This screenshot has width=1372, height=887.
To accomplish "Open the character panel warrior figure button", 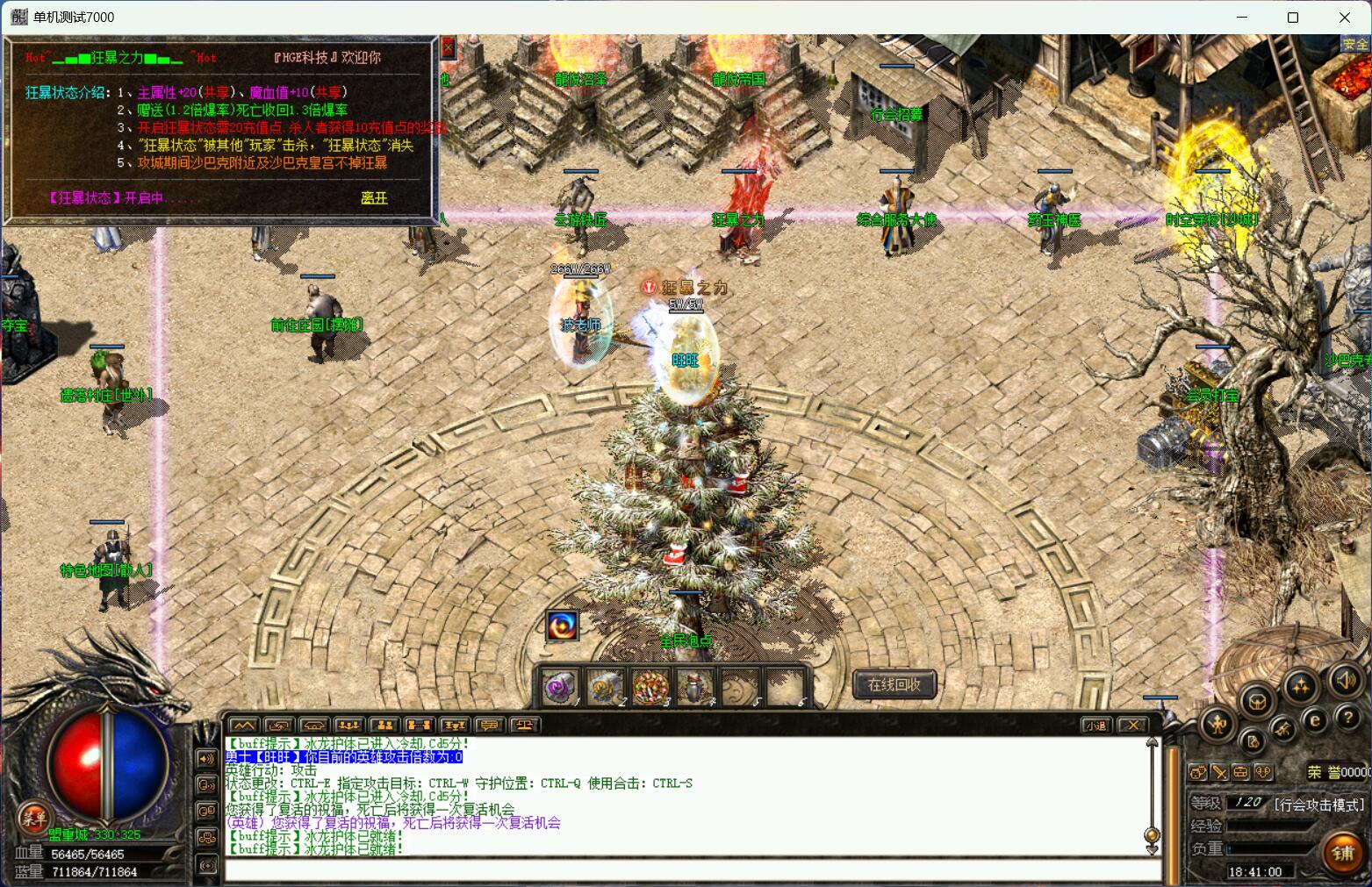I will coord(1218,725).
